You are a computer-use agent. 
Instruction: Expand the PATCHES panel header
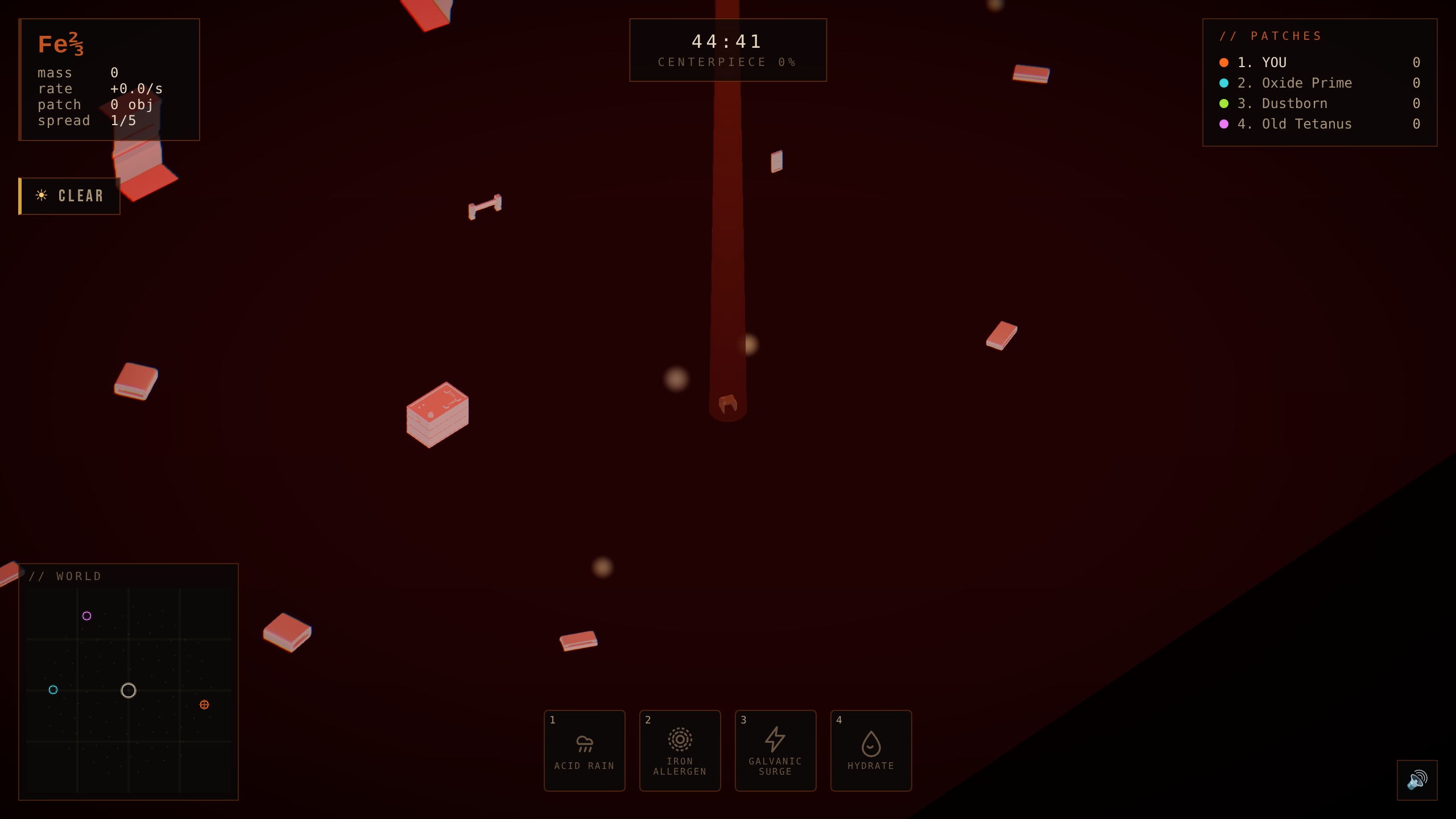pos(1272,35)
